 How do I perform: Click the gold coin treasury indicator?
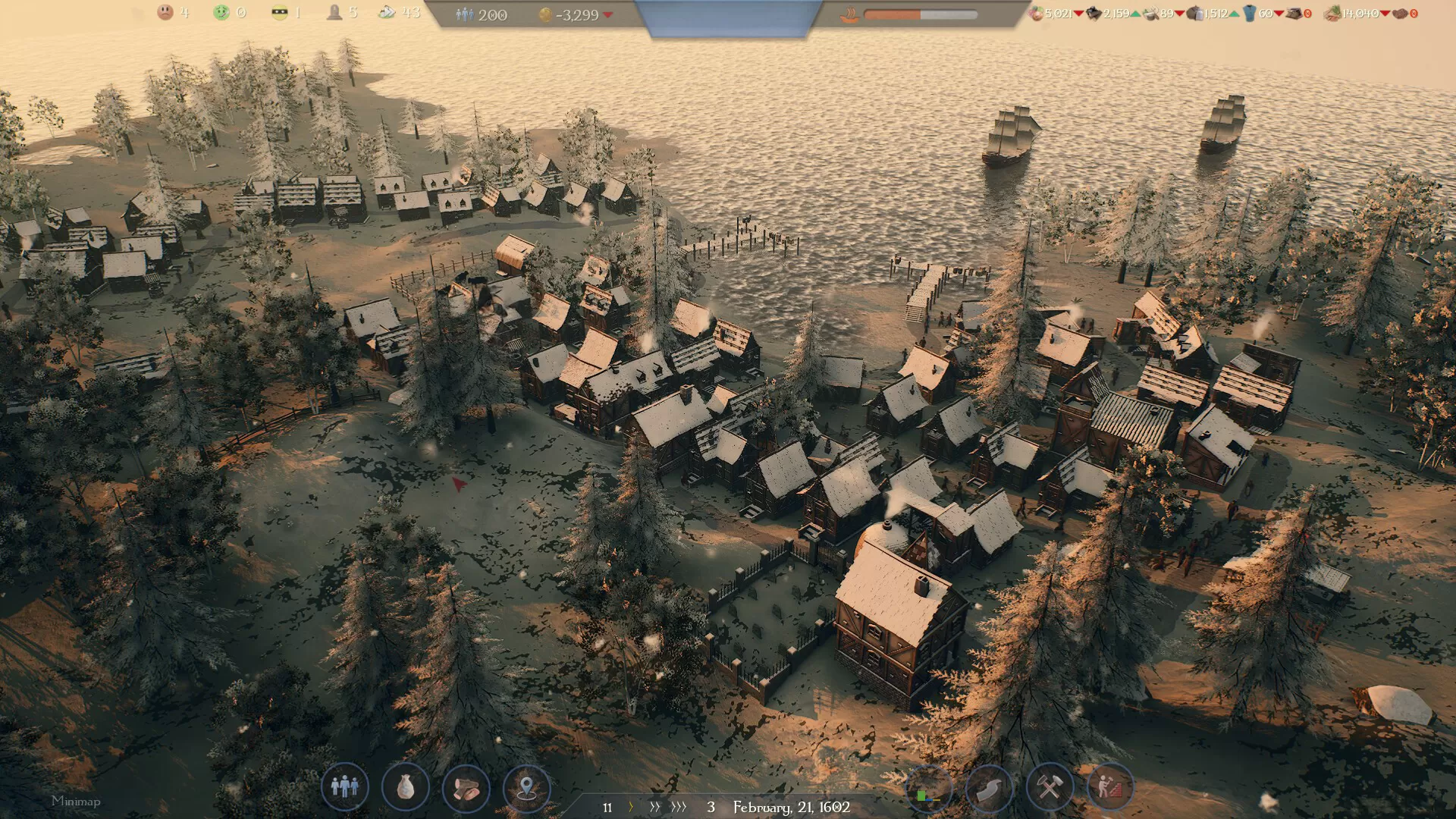tap(545, 14)
